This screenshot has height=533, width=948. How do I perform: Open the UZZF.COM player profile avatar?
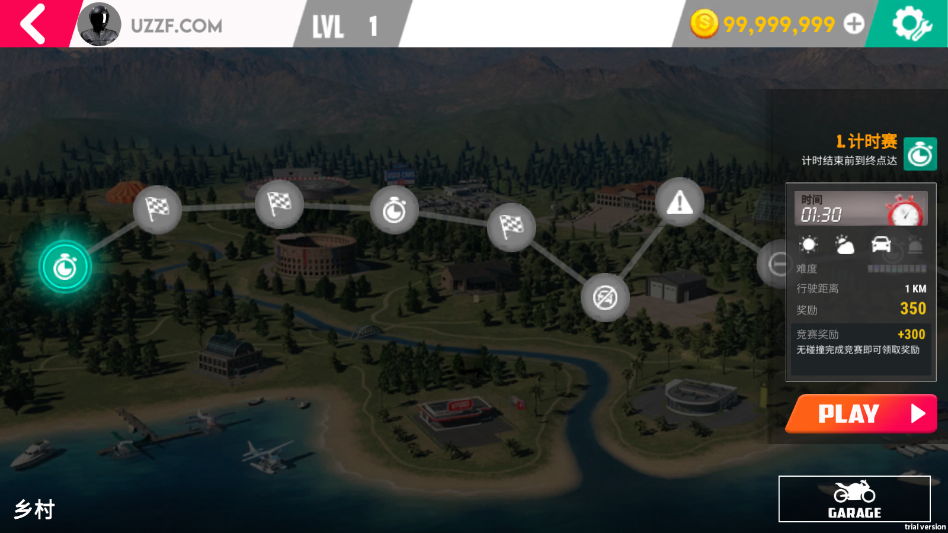[x=98, y=24]
